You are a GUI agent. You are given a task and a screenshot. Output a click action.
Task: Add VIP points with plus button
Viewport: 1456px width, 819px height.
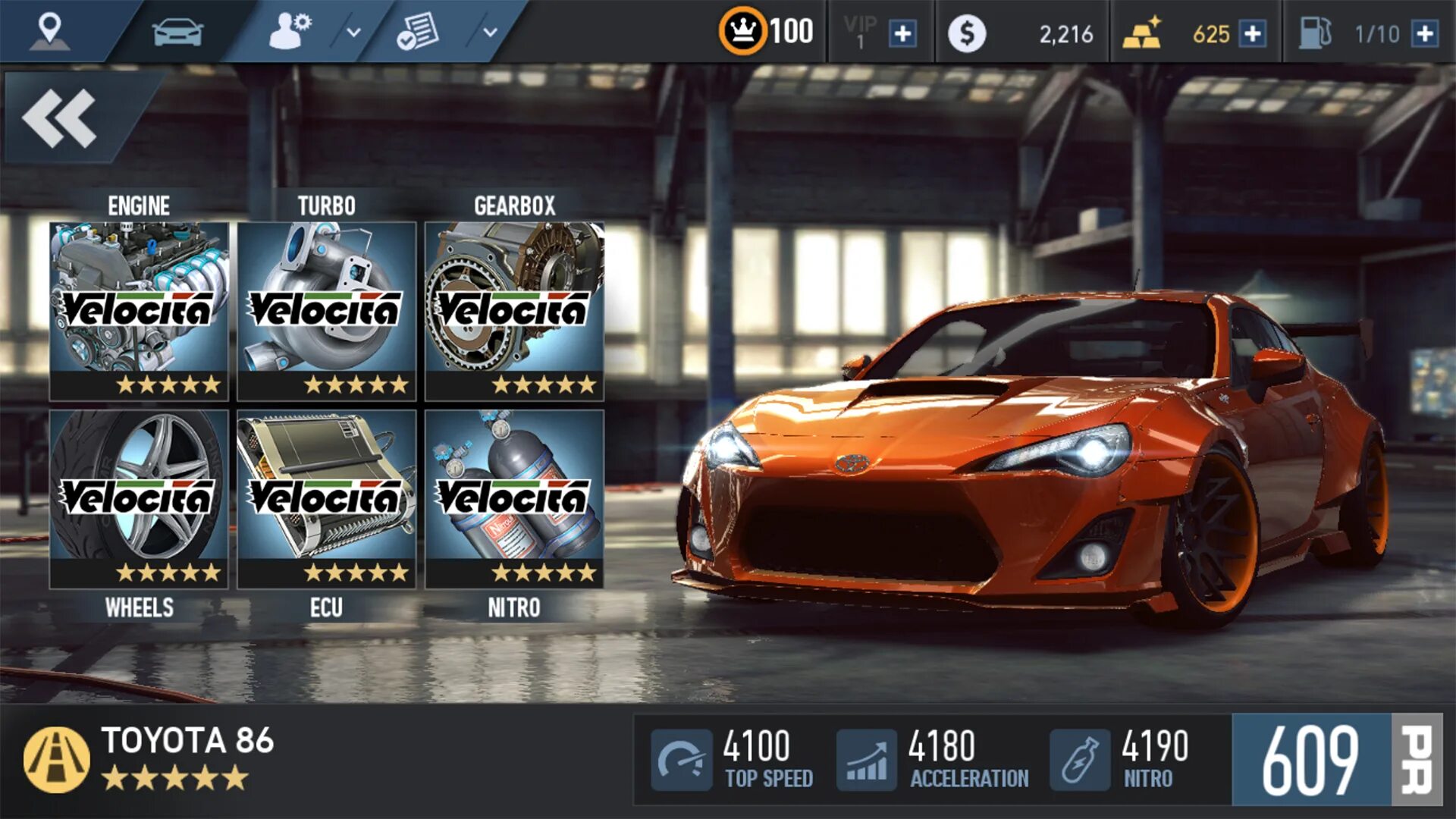[902, 34]
